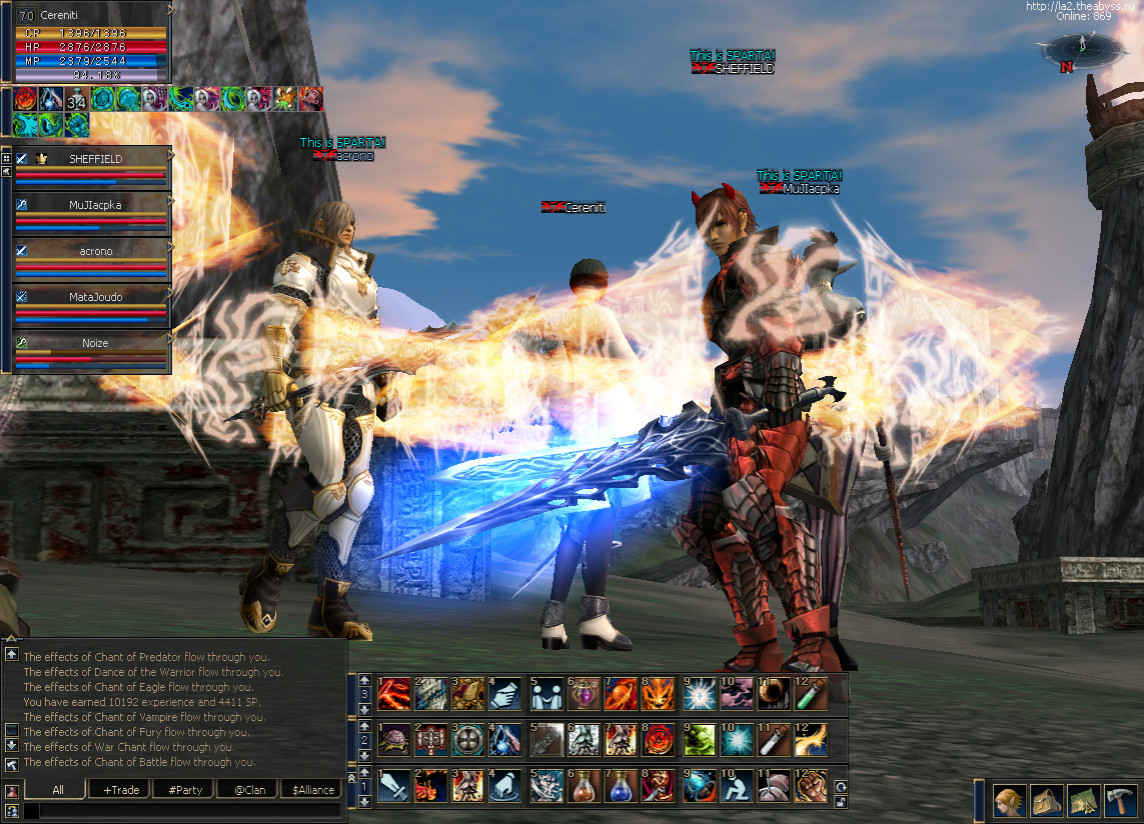Image resolution: width=1144 pixels, height=824 pixels.
Task: Show the $Alliance chat tab
Action: (x=310, y=790)
